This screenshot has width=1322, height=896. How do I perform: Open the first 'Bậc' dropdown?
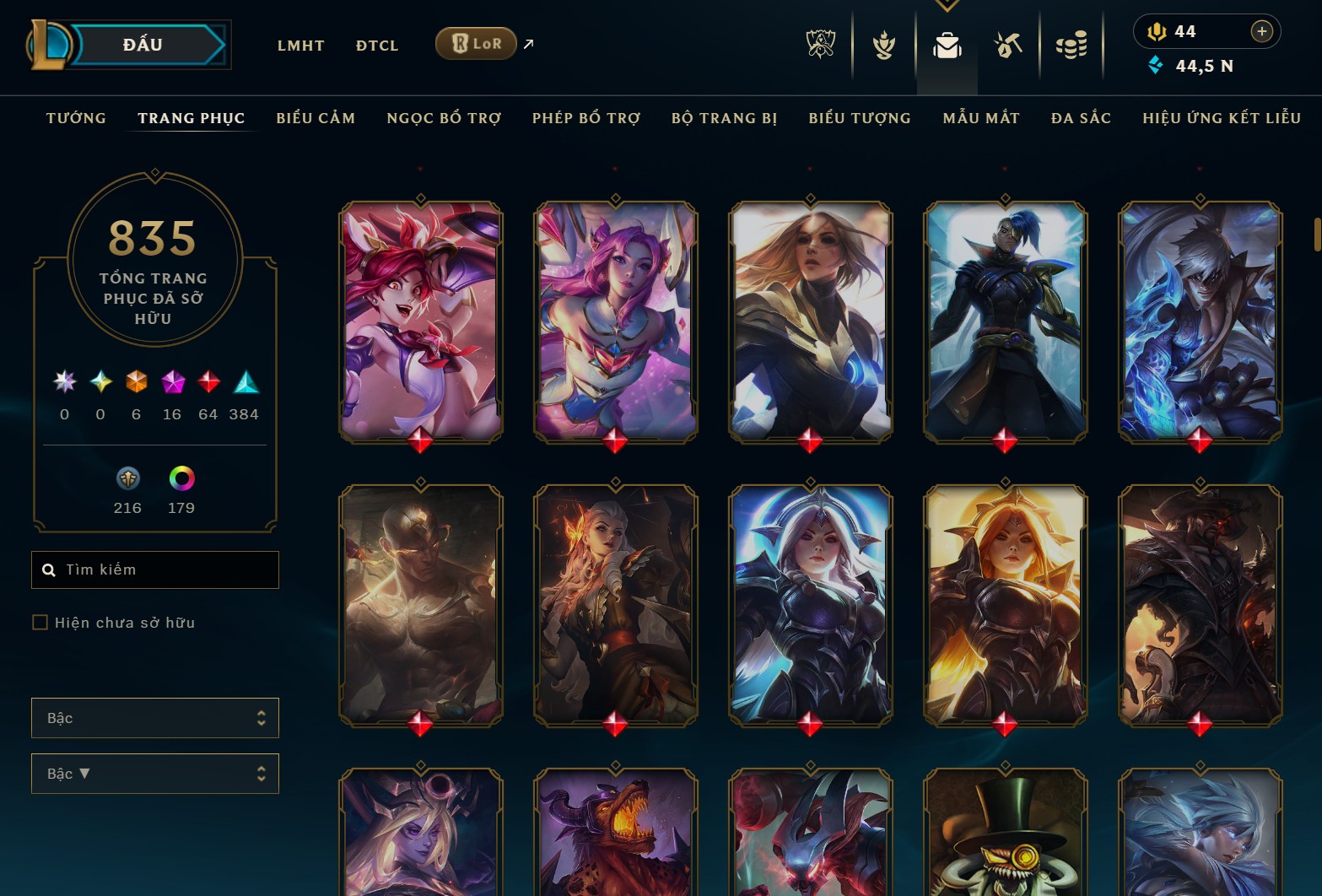[x=154, y=717]
